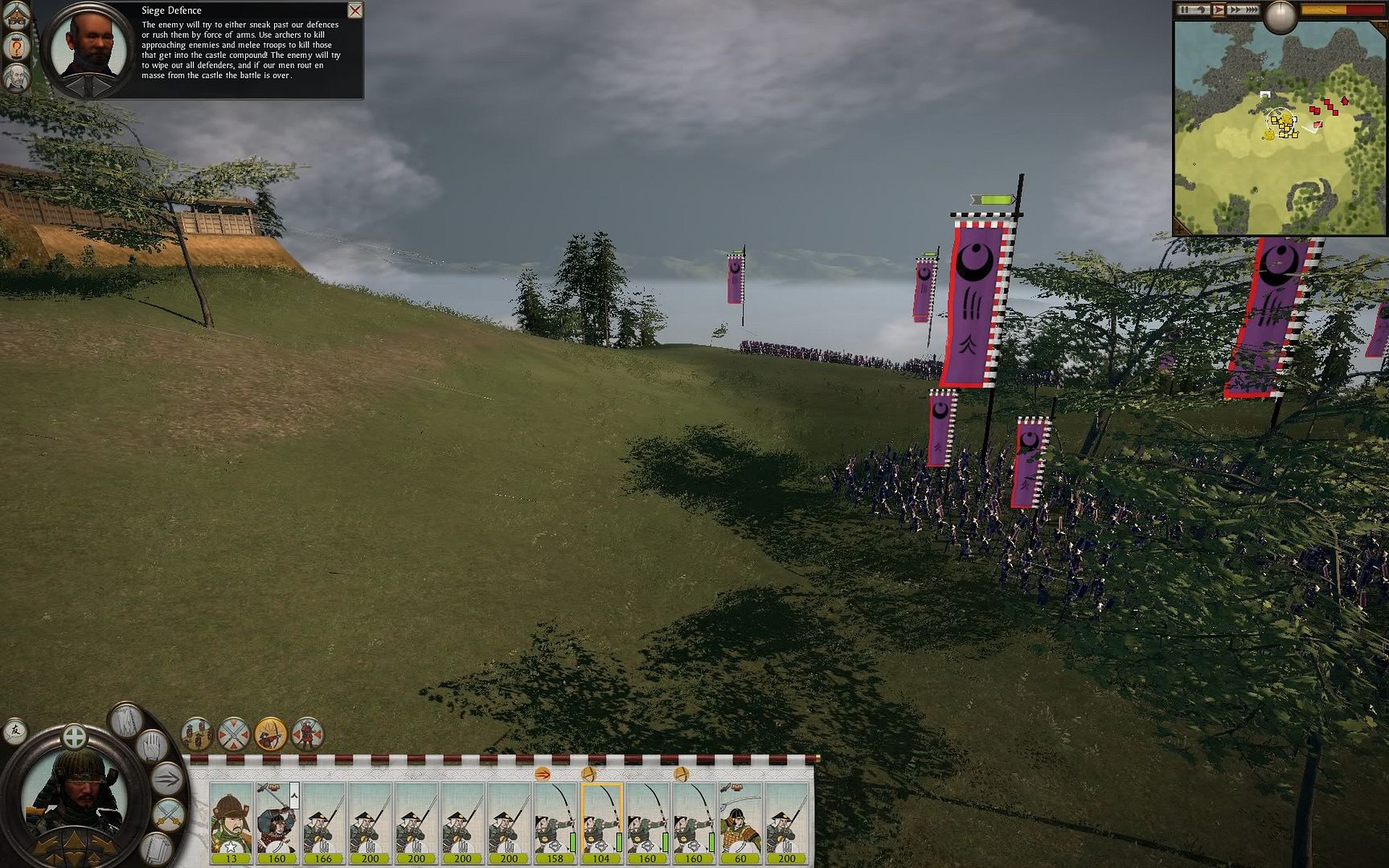
Task: Click the bald advisor icon
Action: click(x=16, y=78)
